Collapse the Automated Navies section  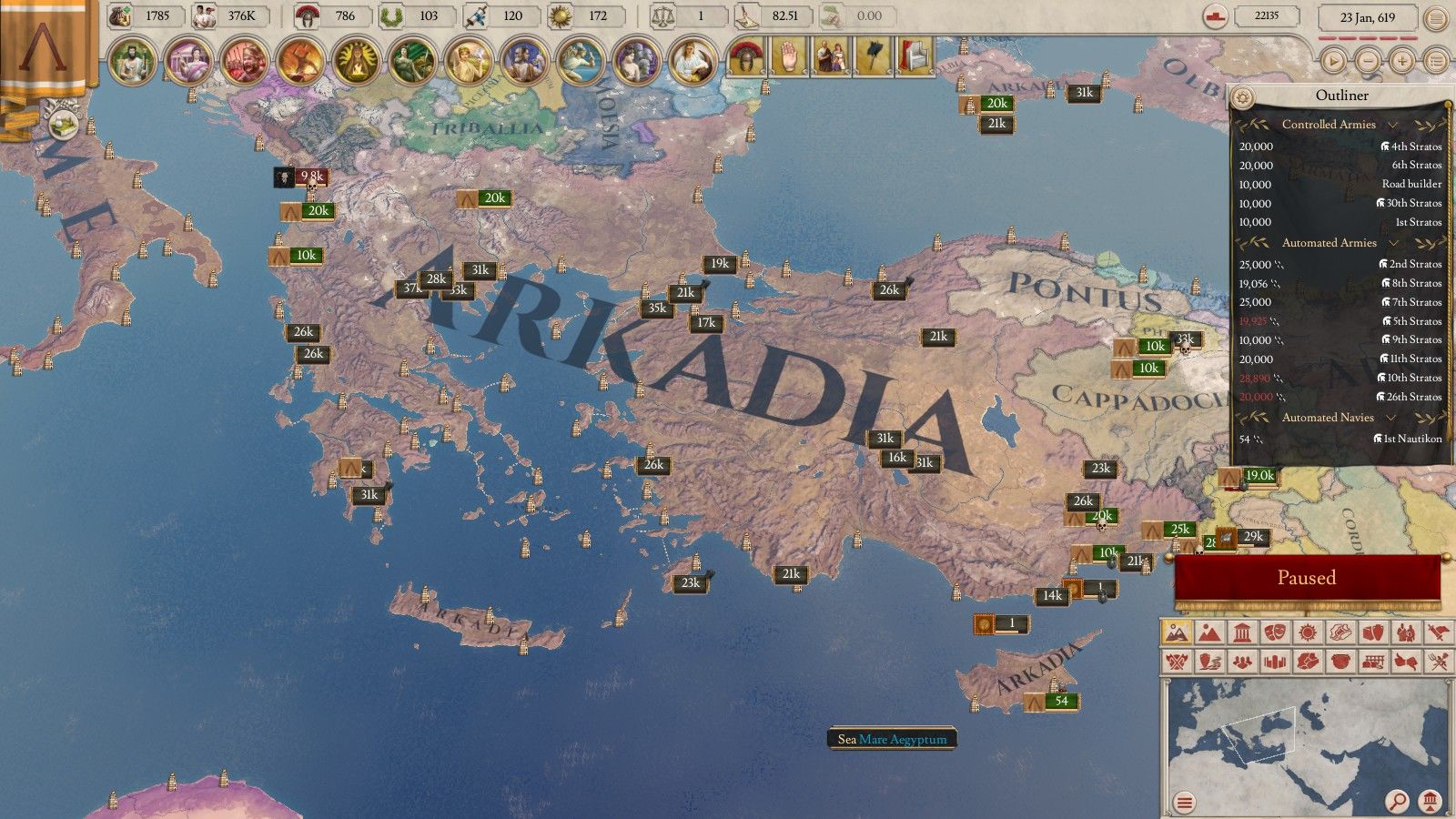[1391, 418]
